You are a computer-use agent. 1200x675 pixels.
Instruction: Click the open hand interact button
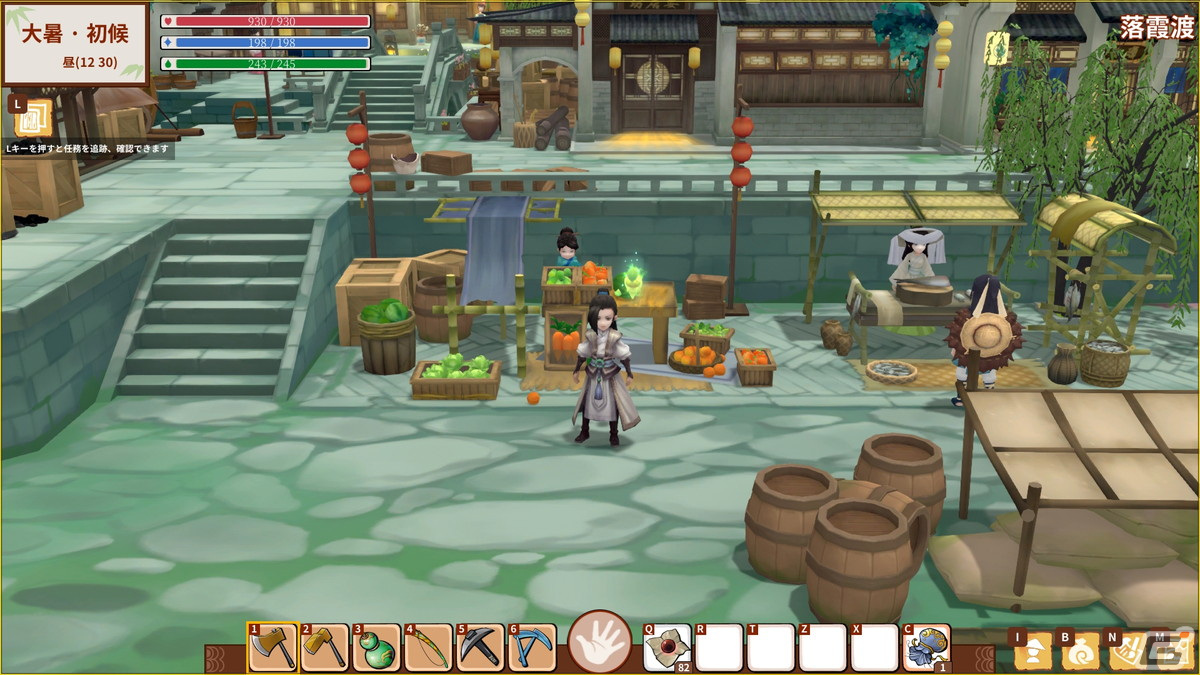600,642
